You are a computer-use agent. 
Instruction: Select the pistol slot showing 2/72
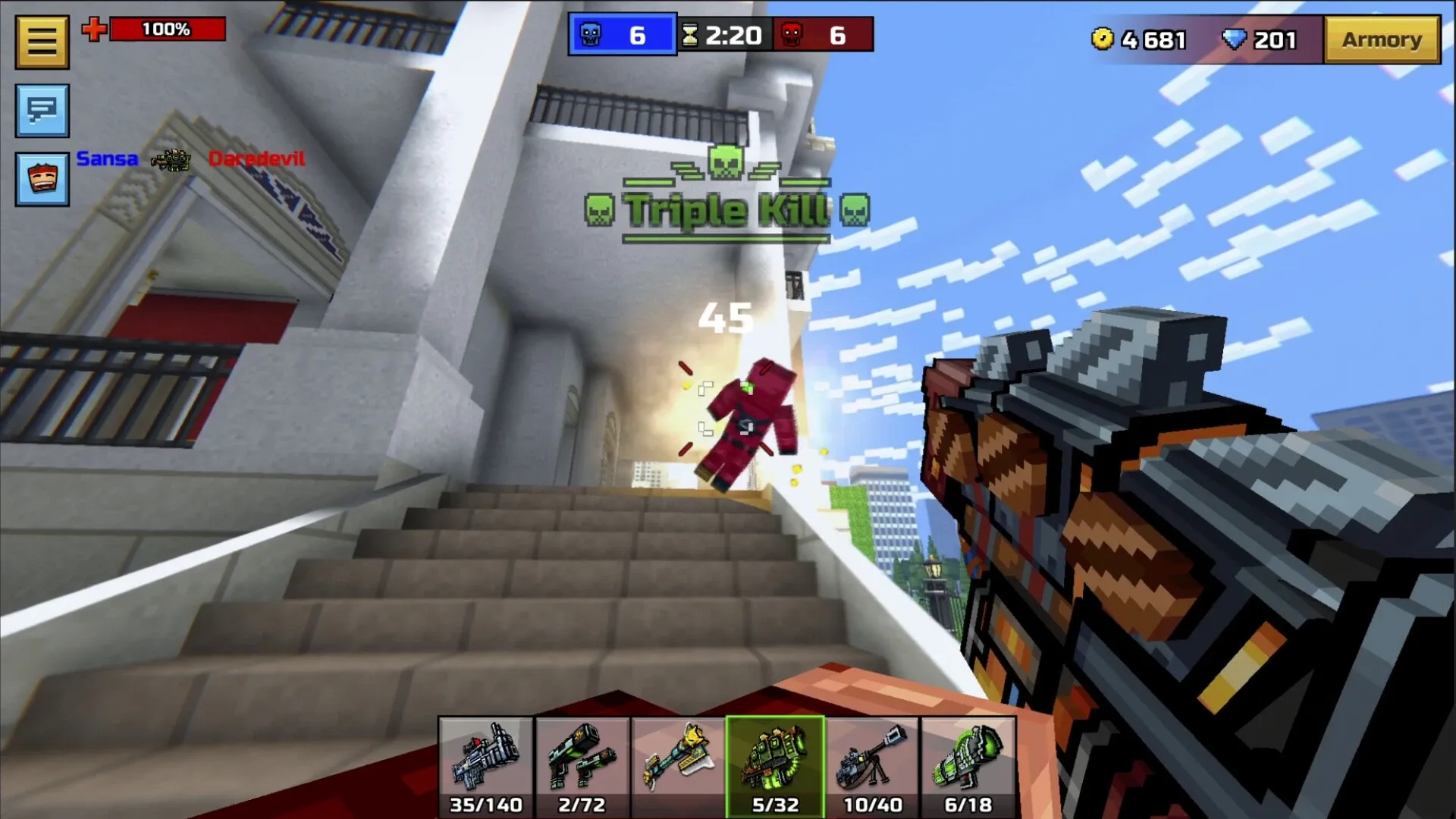point(583,766)
